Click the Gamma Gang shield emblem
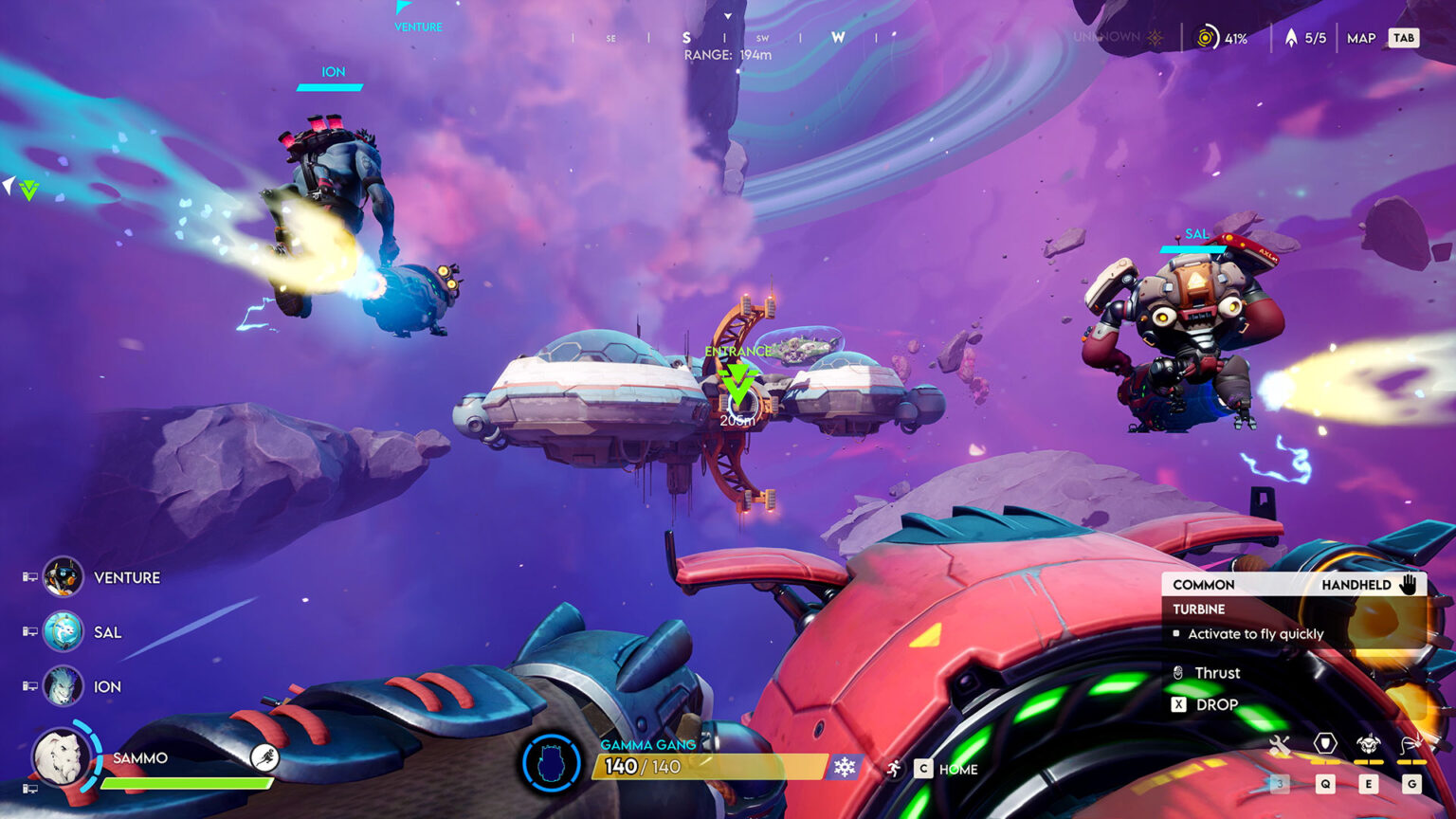The width and height of the screenshot is (1456, 819). click(x=551, y=761)
